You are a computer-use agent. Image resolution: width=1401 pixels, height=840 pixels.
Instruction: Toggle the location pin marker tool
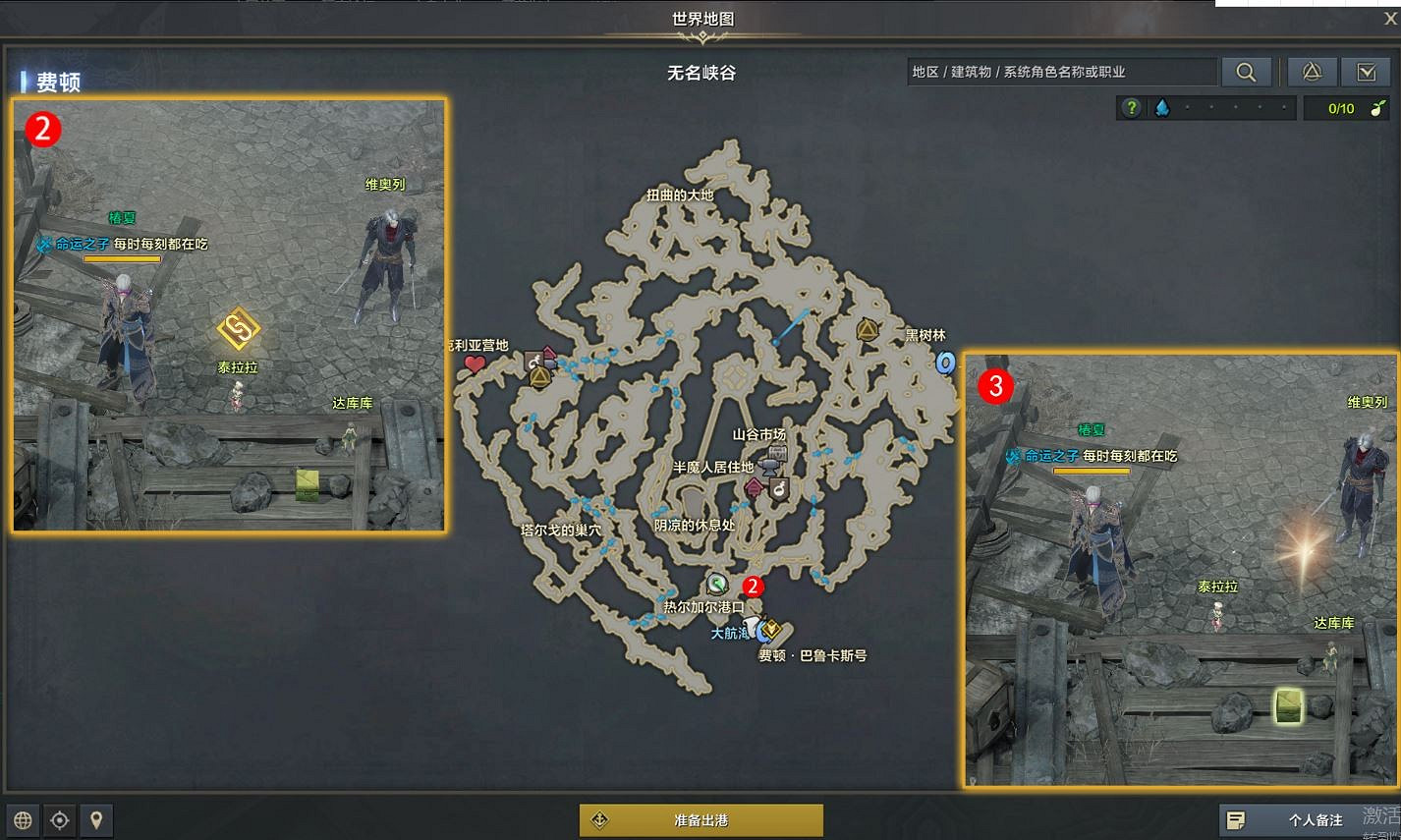tap(97, 820)
